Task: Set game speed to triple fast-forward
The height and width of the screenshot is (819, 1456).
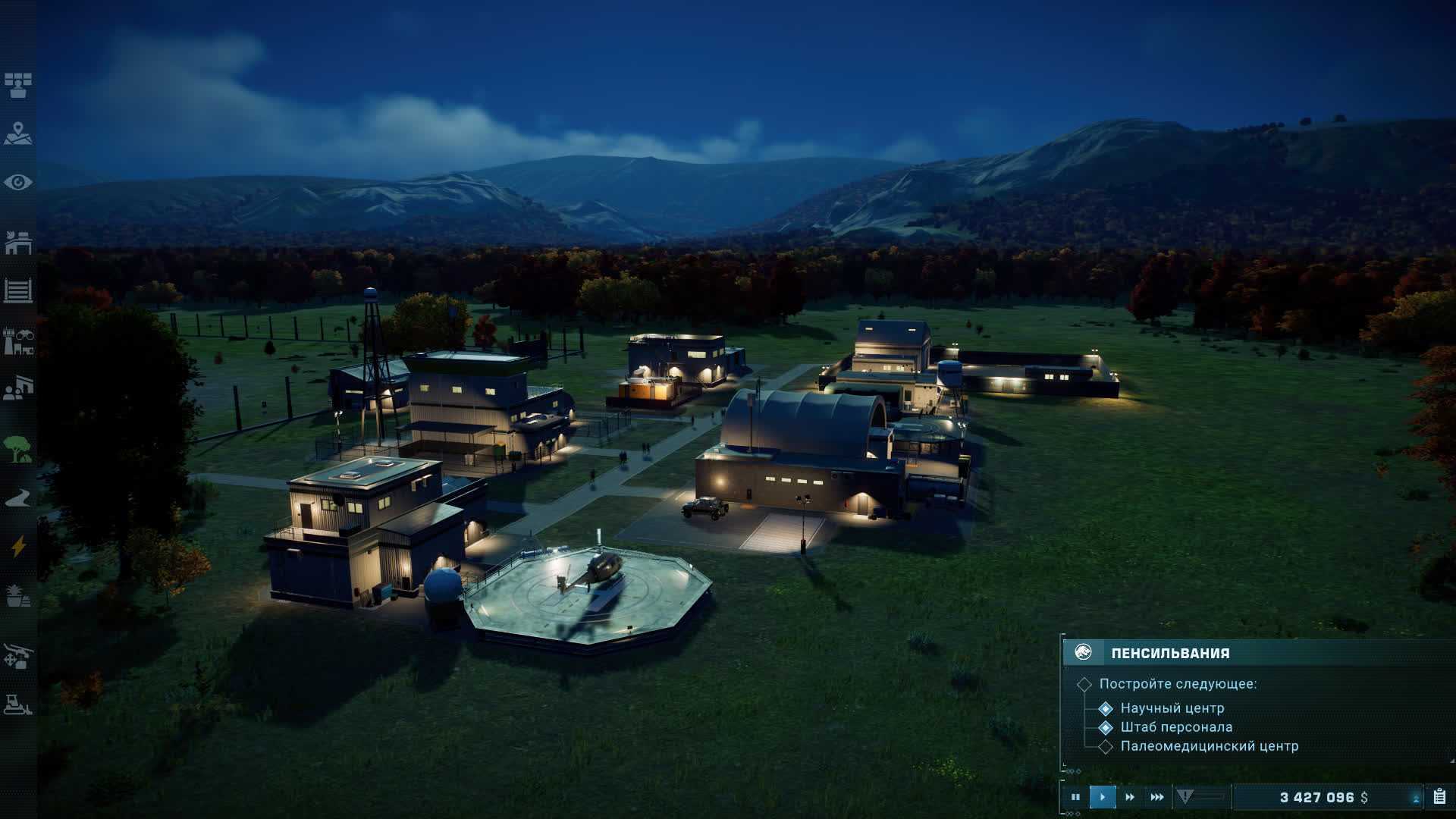Action: coord(1157,797)
